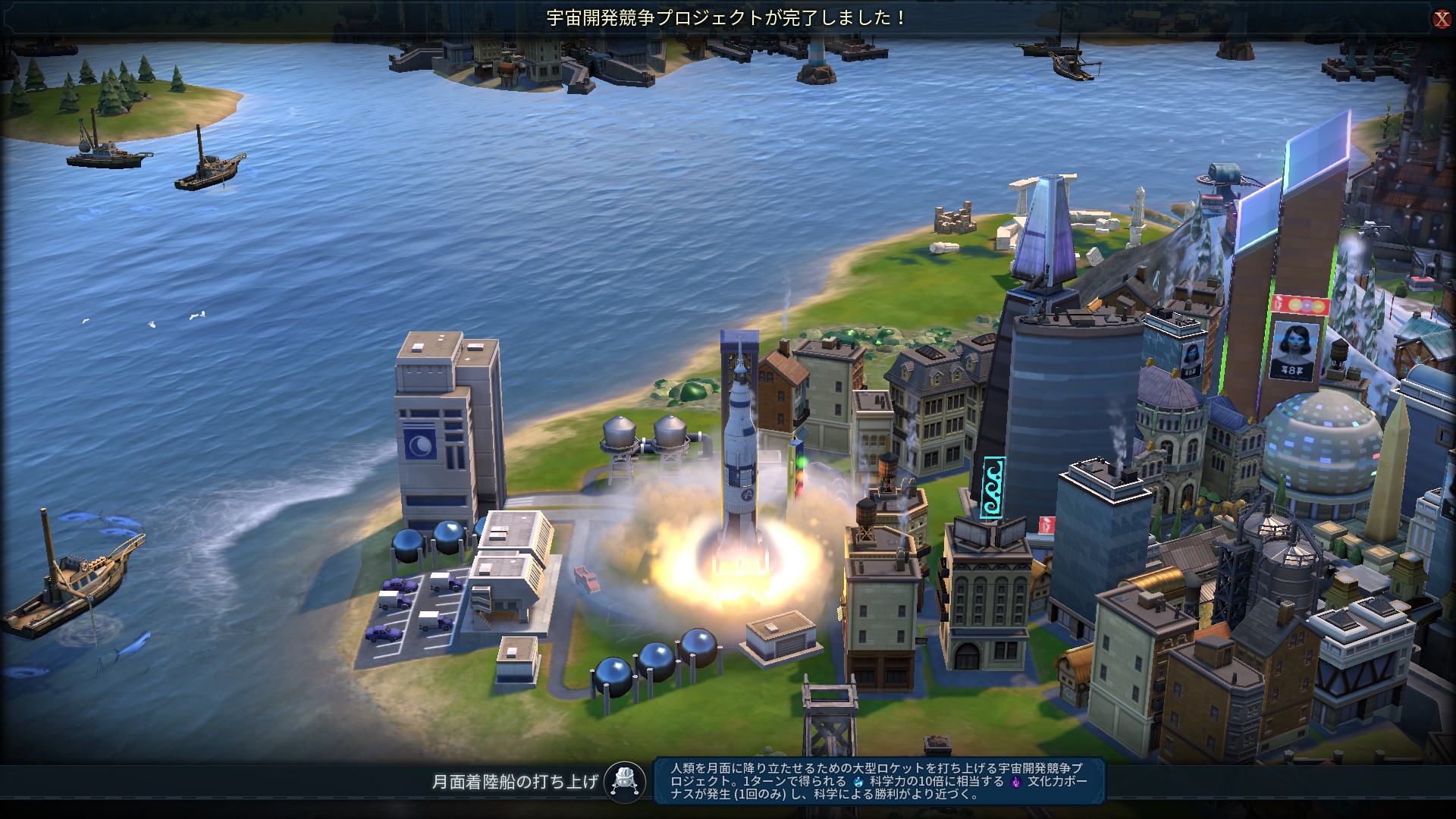Viewport: 1456px width, 819px height.
Task: Click the lunar lander project icon
Action: (626, 781)
